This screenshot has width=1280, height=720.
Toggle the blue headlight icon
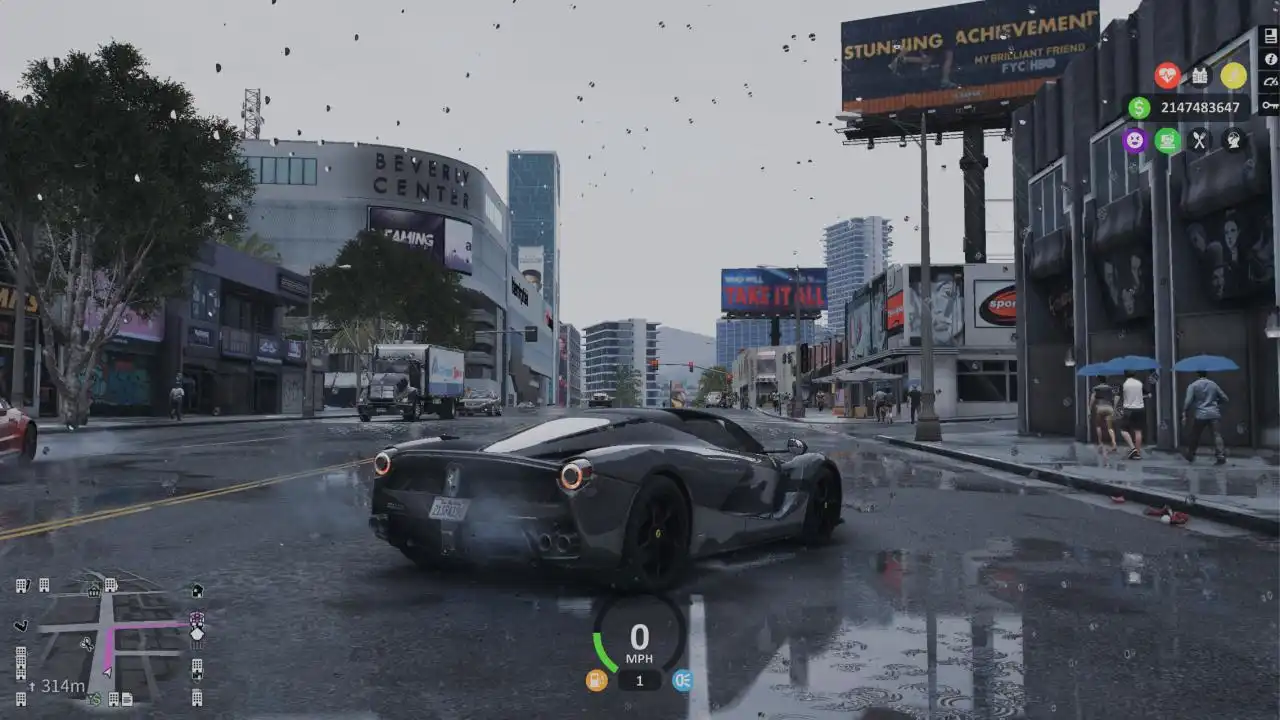682,680
